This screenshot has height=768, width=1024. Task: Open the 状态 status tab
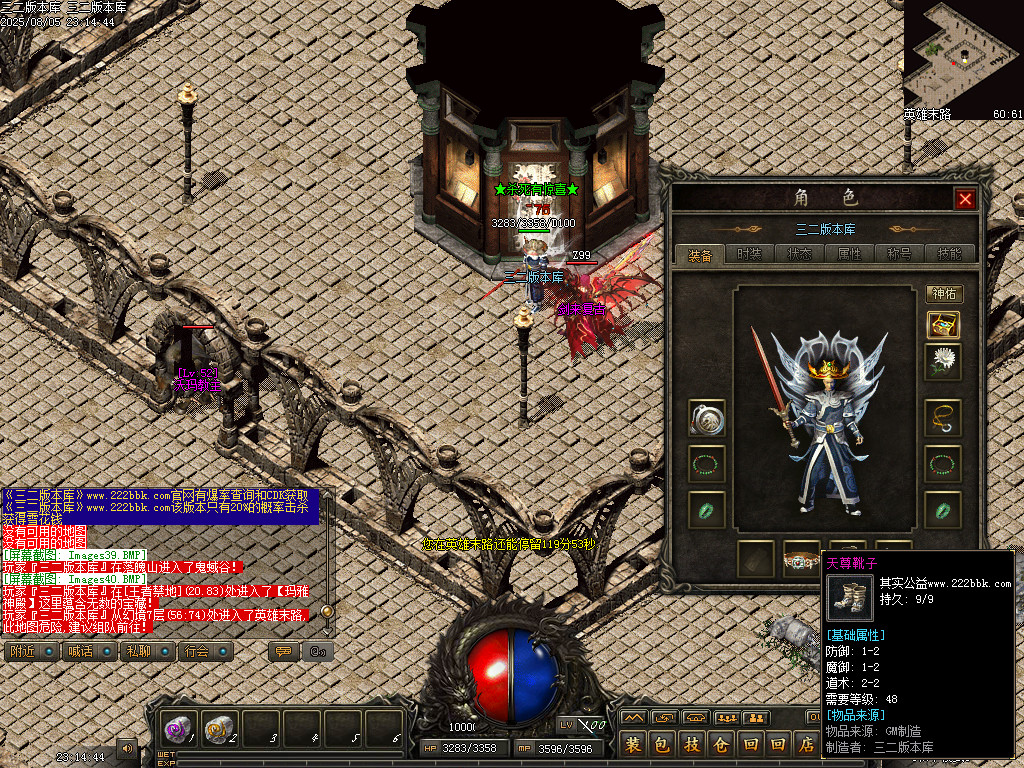tap(799, 254)
